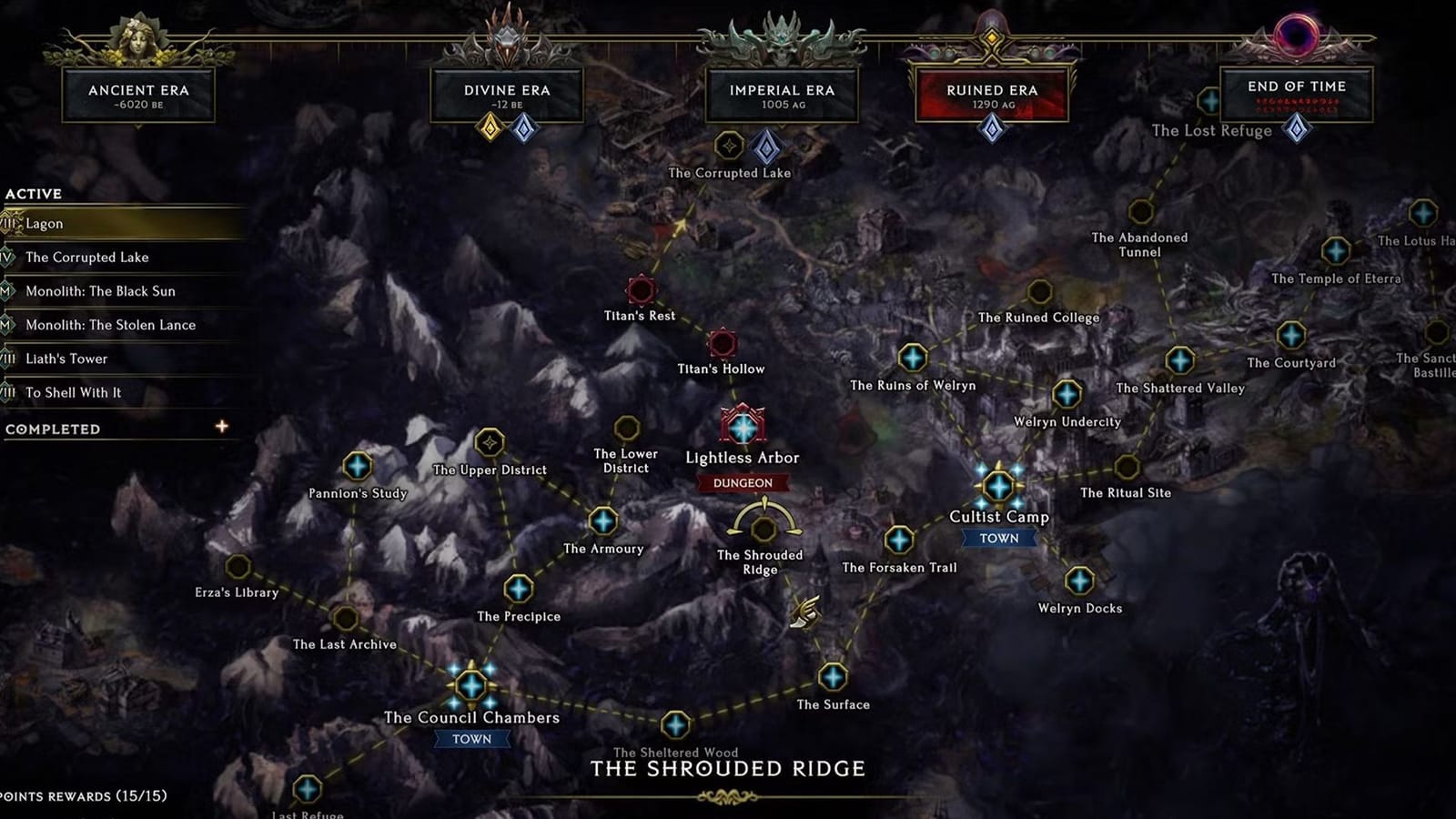The width and height of the screenshot is (1456, 819).
Task: Click the Monolith icon next to The Black Sun quest
Action: pyautogui.click(x=8, y=291)
